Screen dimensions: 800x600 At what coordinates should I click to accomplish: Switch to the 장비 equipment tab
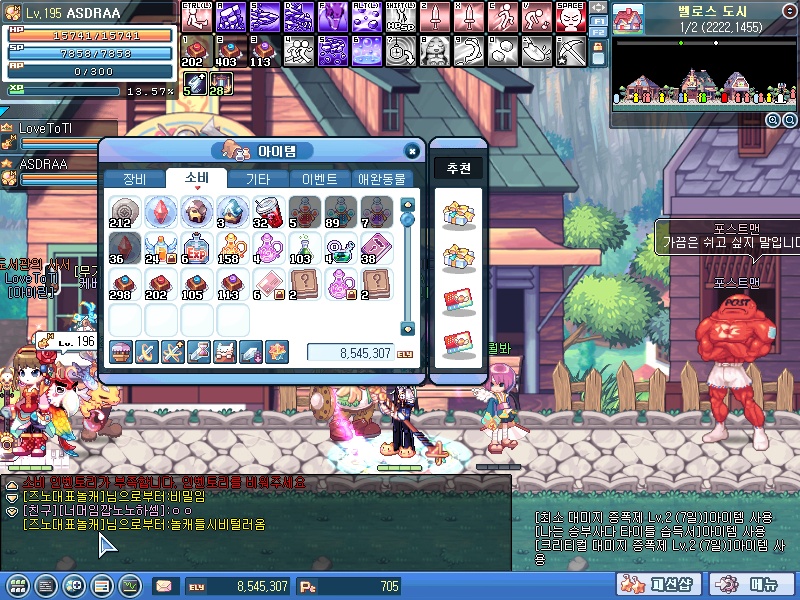(x=133, y=179)
